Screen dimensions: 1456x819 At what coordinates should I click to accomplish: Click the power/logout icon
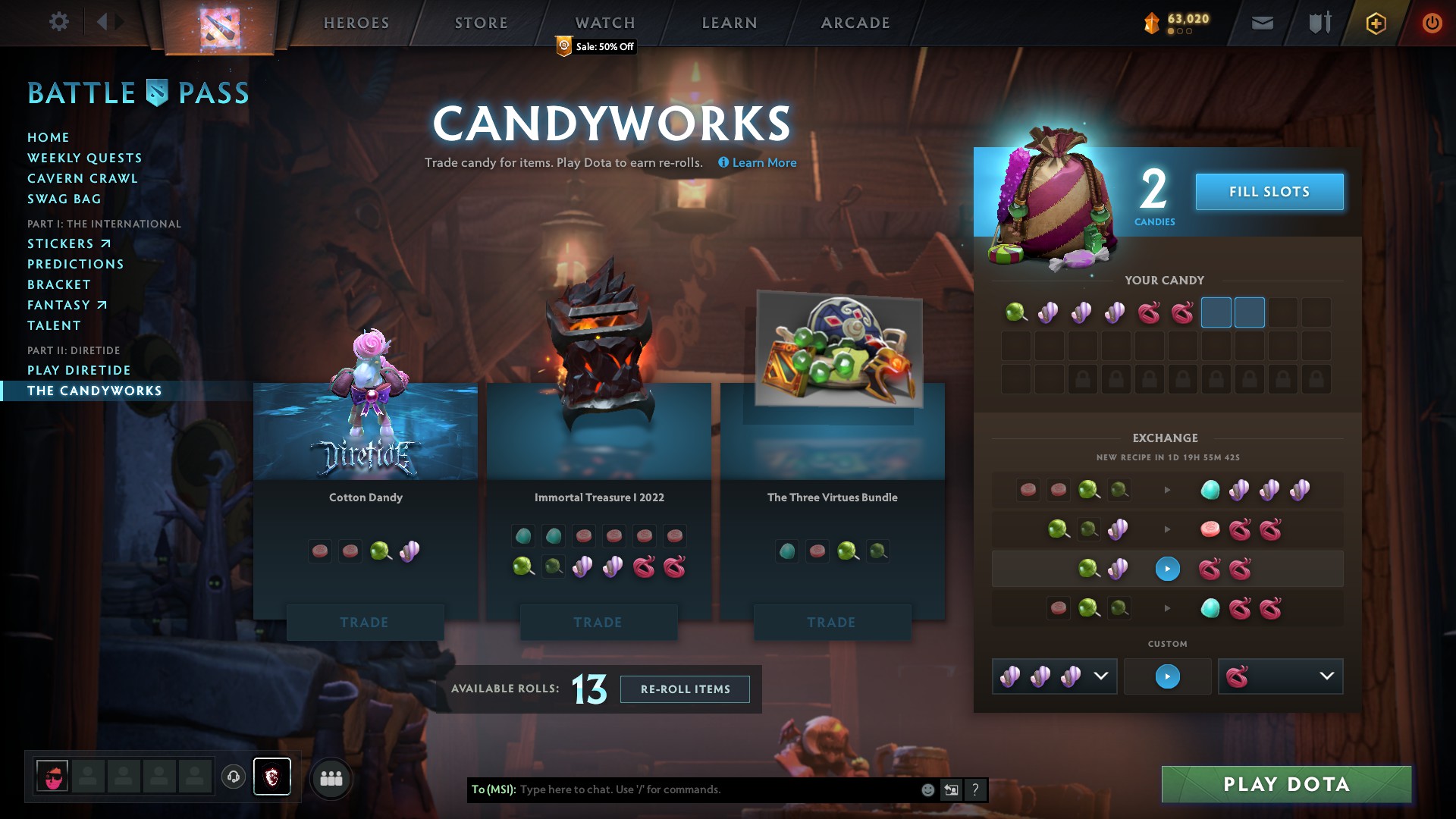pyautogui.click(x=1432, y=22)
